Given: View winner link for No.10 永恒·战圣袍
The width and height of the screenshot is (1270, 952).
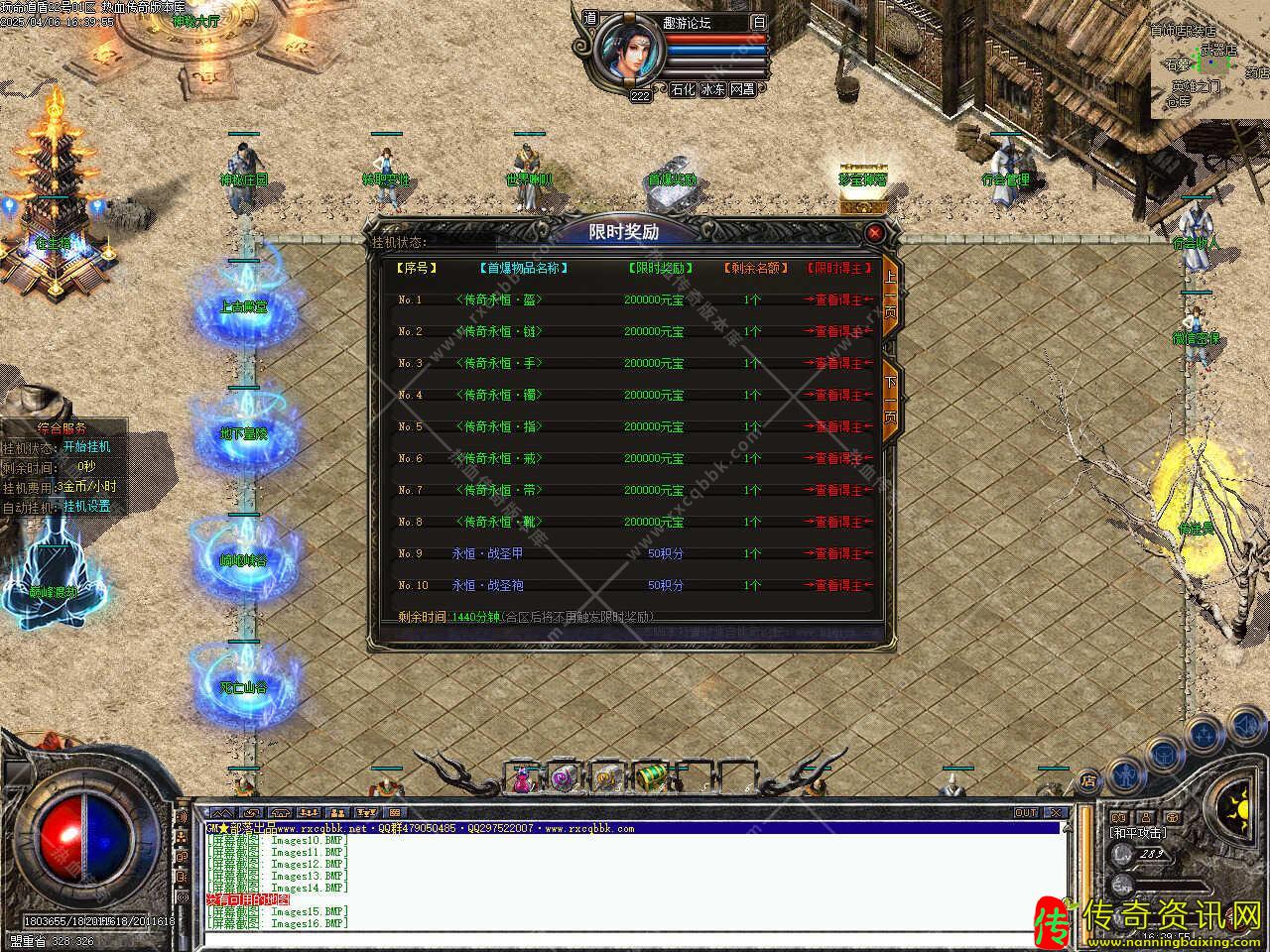Looking at the screenshot, I should 838,585.
